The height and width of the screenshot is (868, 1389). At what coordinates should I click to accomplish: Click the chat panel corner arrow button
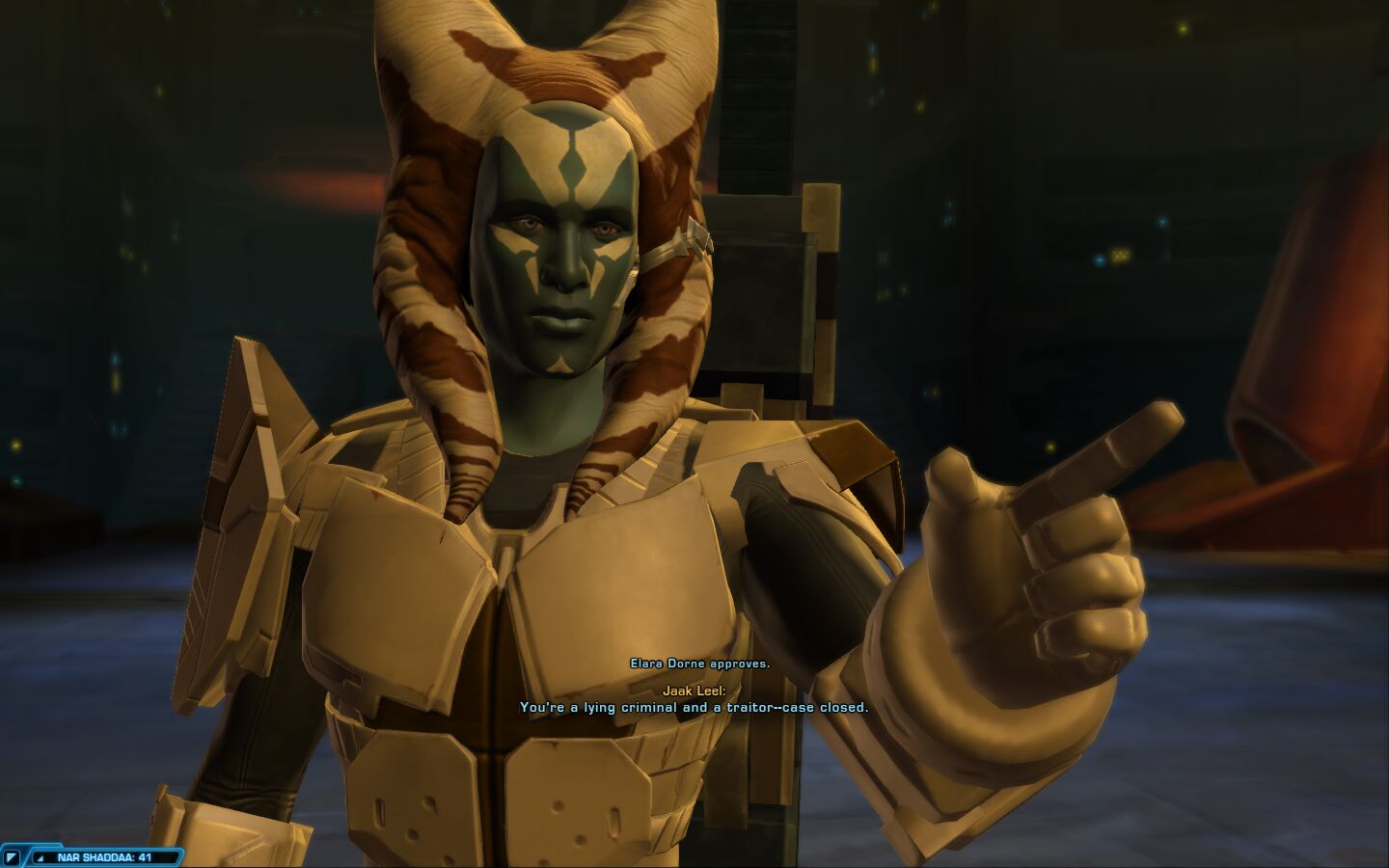(13, 856)
